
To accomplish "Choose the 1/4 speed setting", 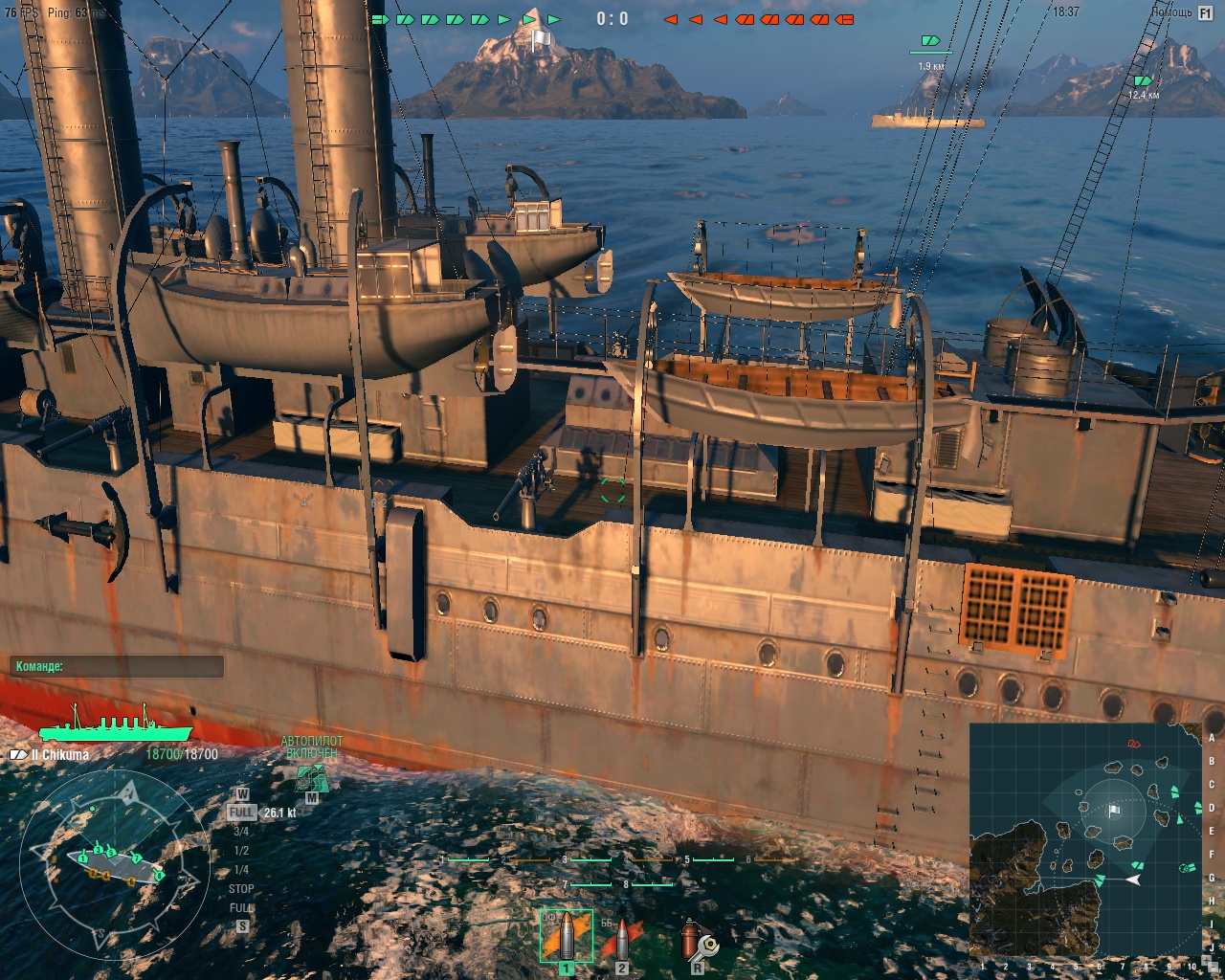I will 241,870.
